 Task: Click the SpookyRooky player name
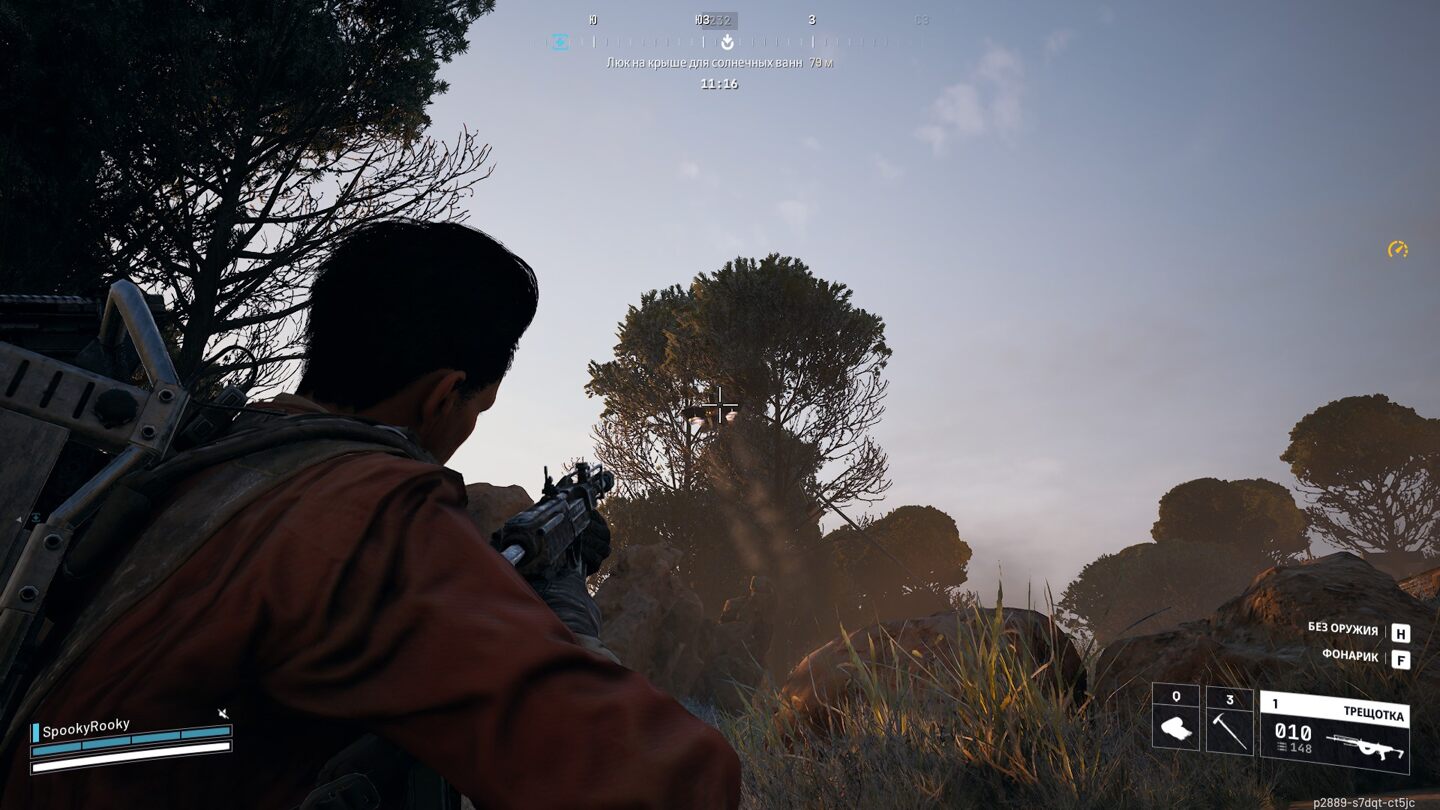(x=86, y=730)
